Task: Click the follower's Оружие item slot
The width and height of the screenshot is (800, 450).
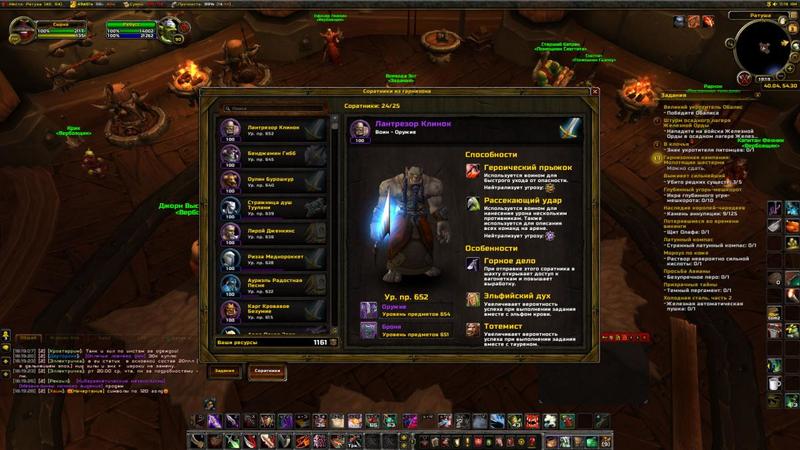Action: pos(368,310)
